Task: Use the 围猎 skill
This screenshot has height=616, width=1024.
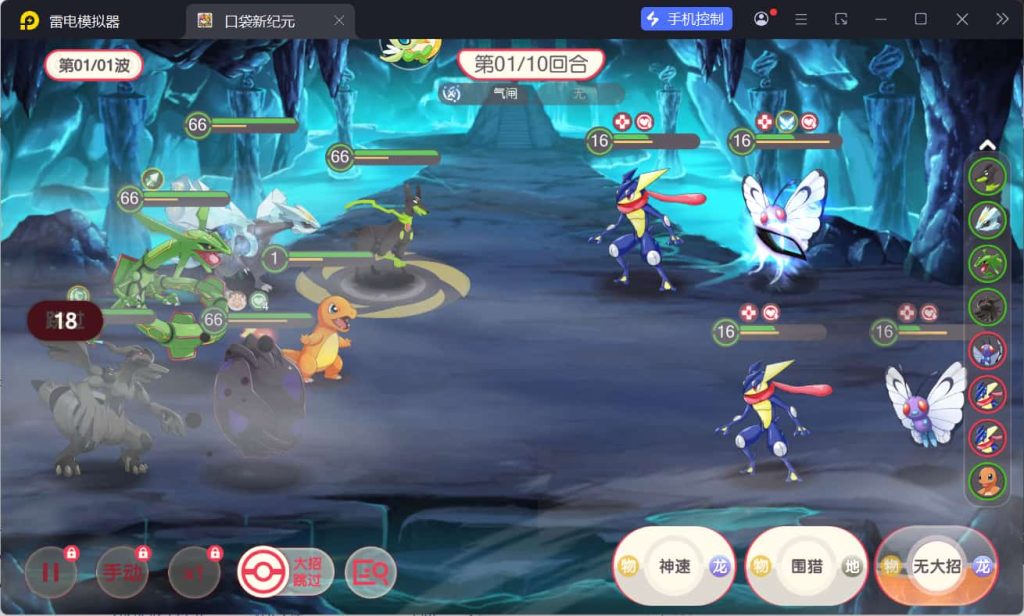Action: tap(806, 566)
